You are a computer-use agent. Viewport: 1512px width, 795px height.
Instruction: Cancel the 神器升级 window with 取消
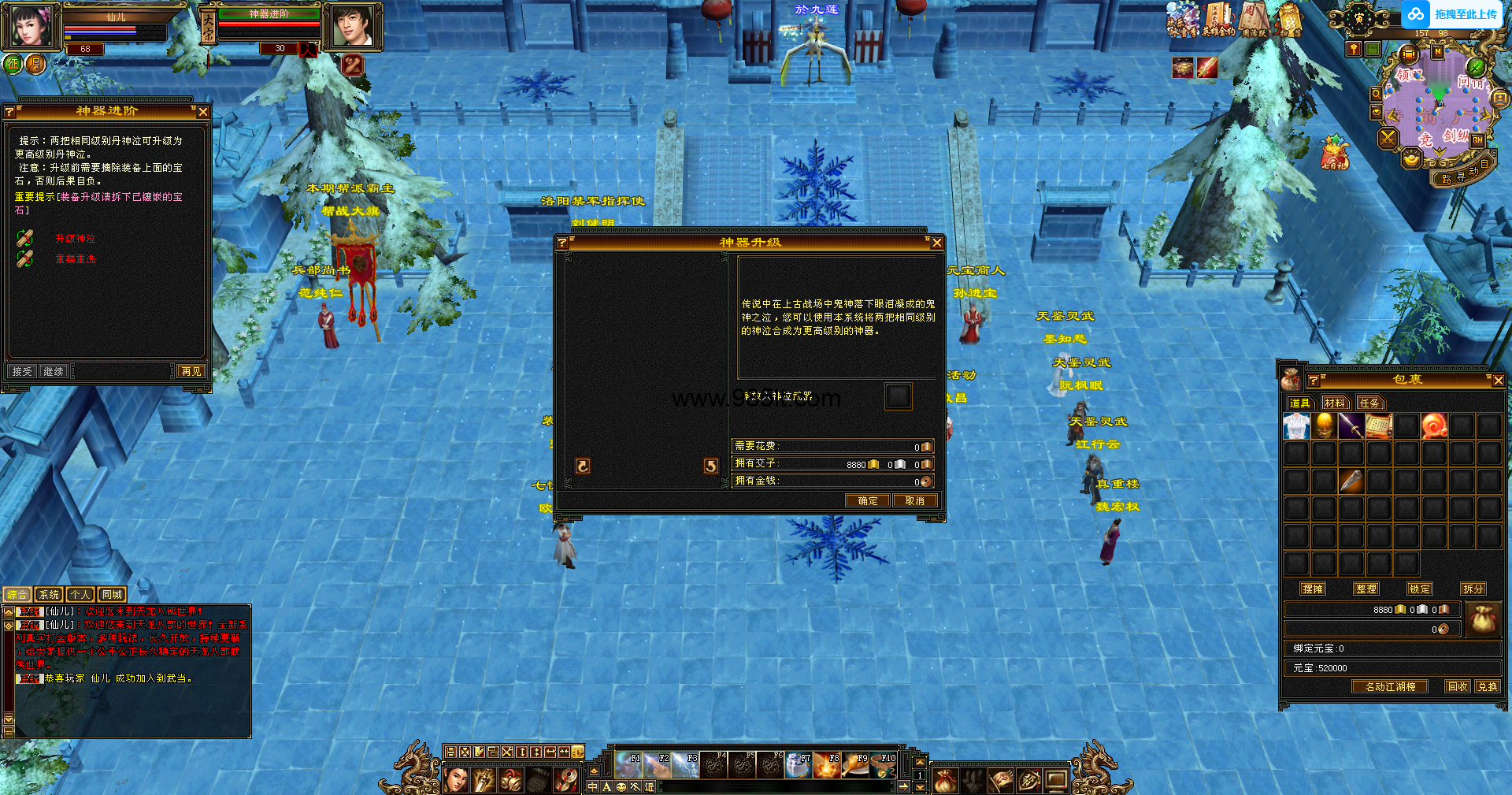click(914, 500)
